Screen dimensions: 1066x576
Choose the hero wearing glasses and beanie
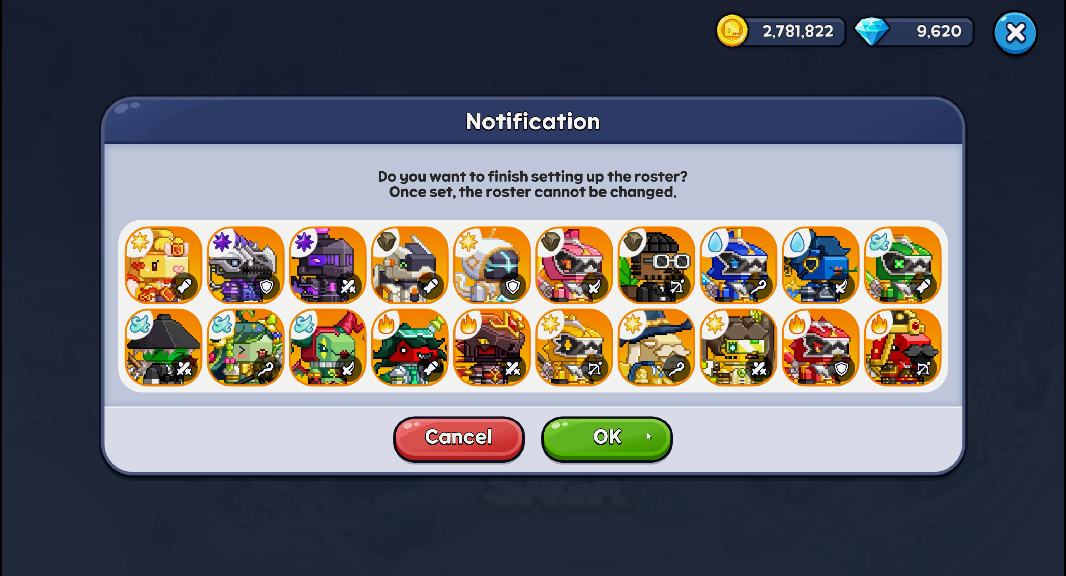click(656, 265)
